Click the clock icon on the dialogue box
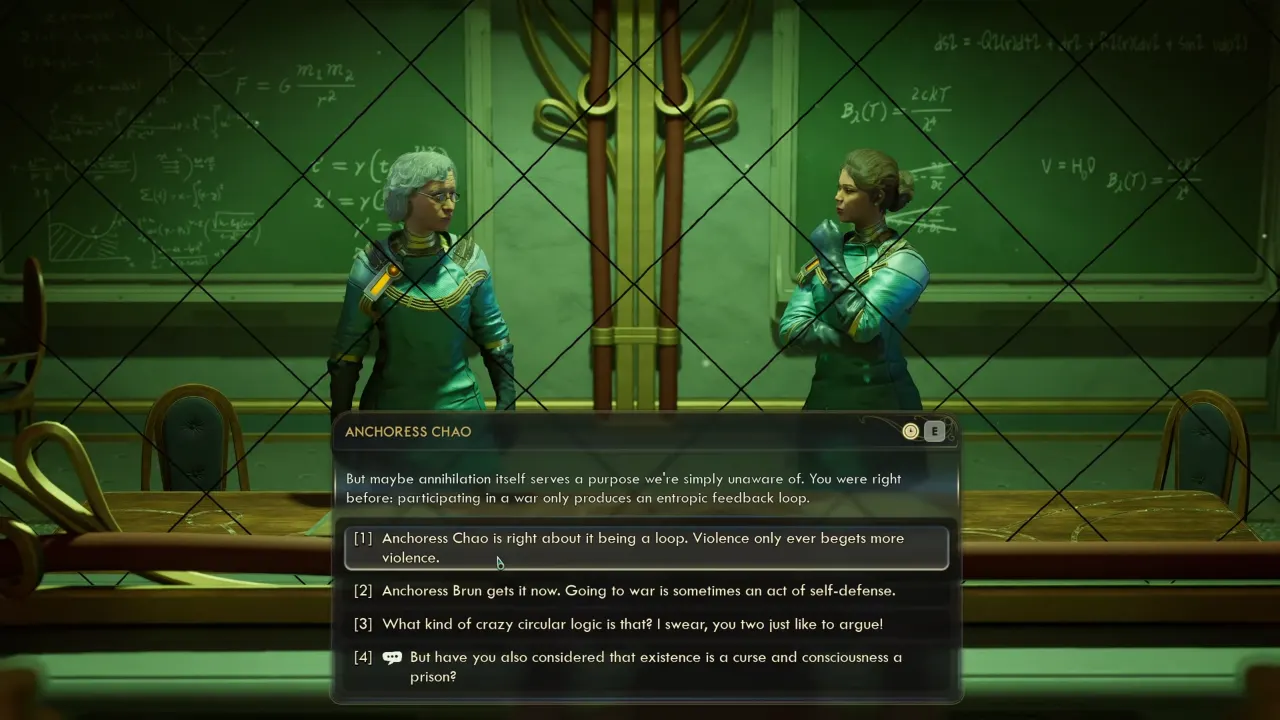Screen dimensions: 1280x720 pos(910,431)
